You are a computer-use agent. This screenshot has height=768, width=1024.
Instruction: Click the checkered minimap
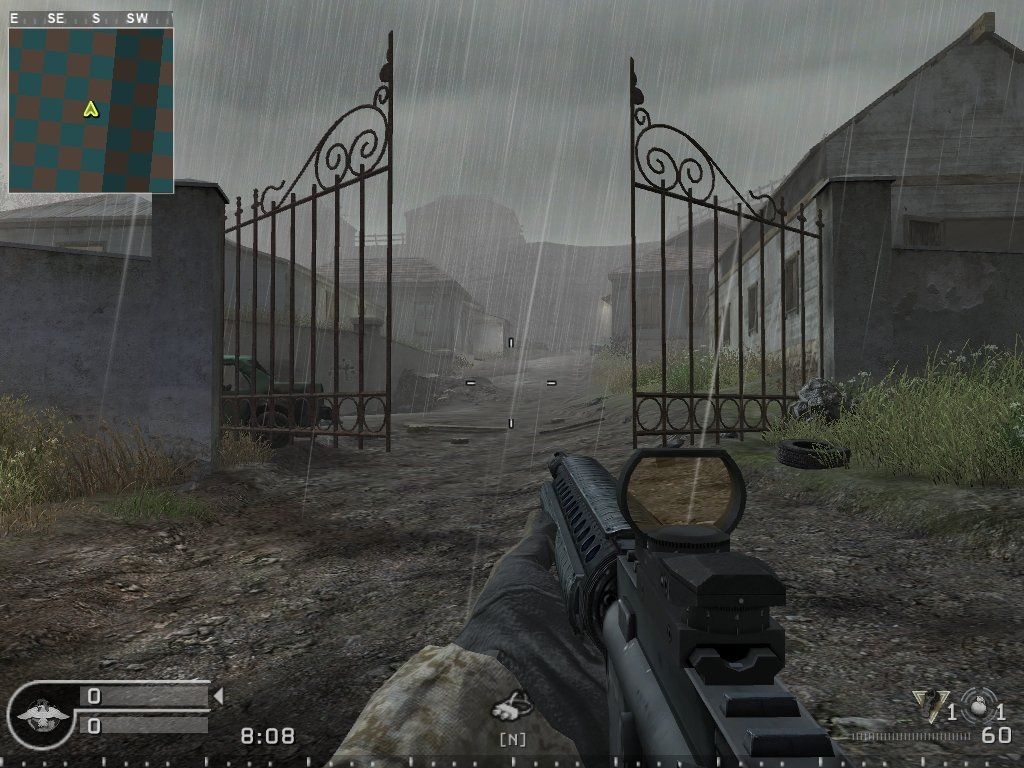point(91,110)
